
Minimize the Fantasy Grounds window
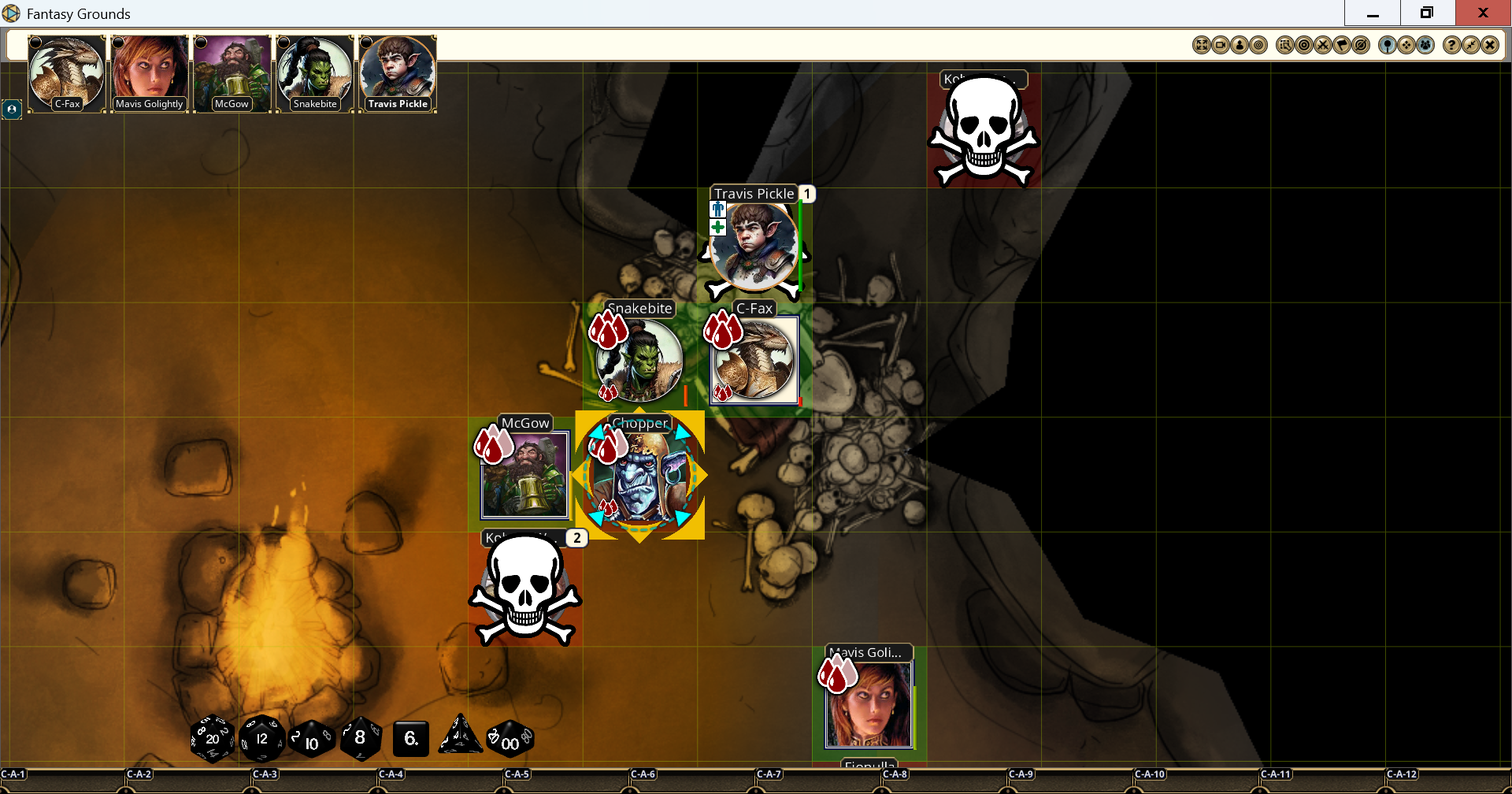pyautogui.click(x=1373, y=13)
